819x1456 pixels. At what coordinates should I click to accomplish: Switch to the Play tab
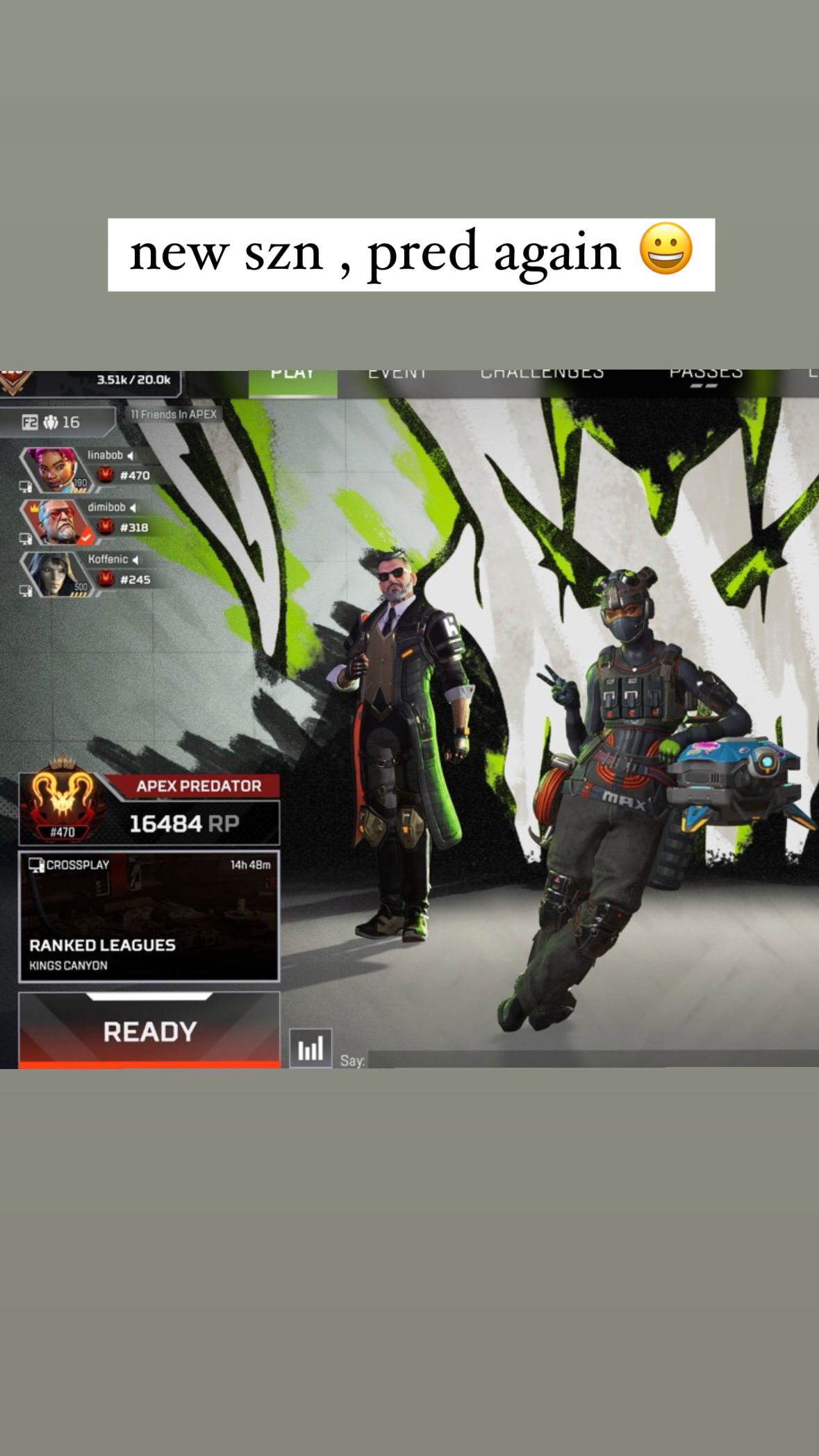(x=292, y=379)
